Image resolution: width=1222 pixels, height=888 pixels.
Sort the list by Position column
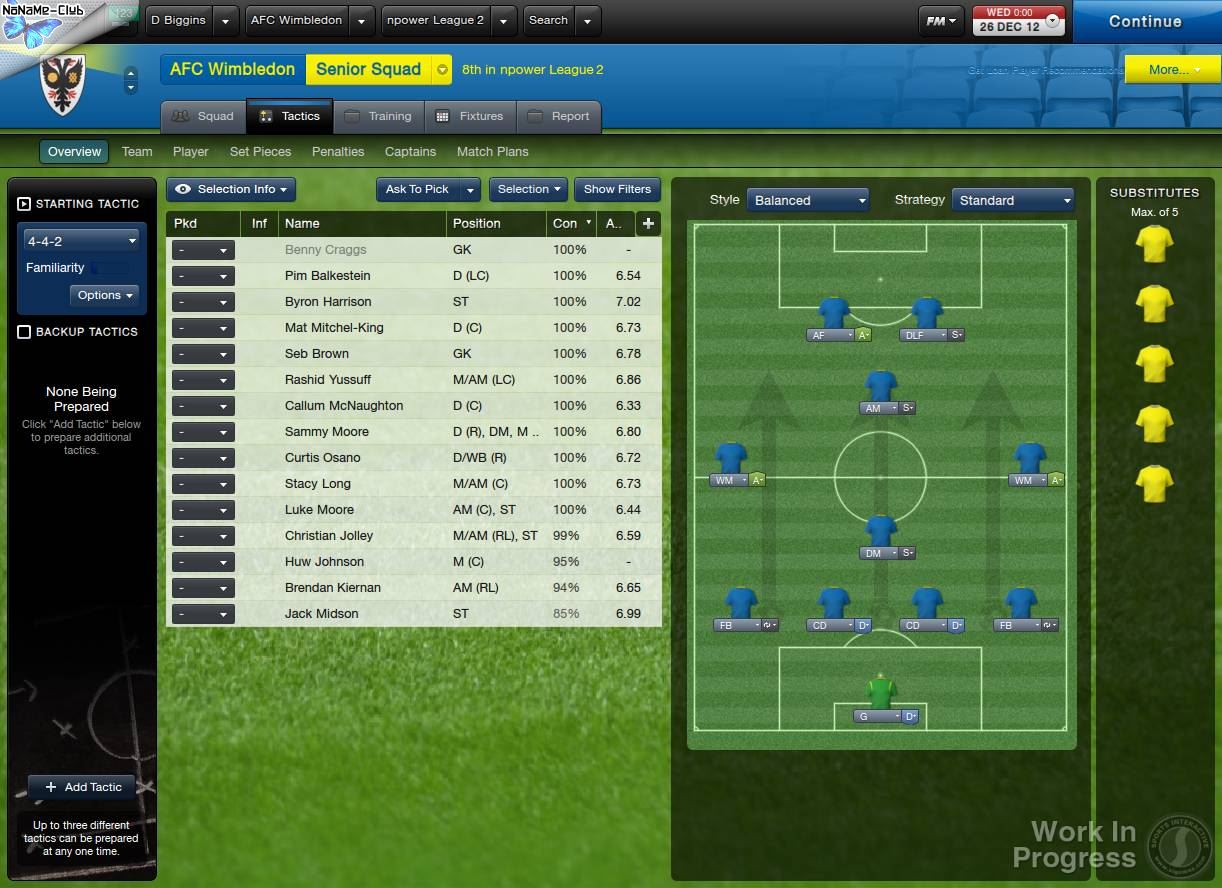coord(476,223)
